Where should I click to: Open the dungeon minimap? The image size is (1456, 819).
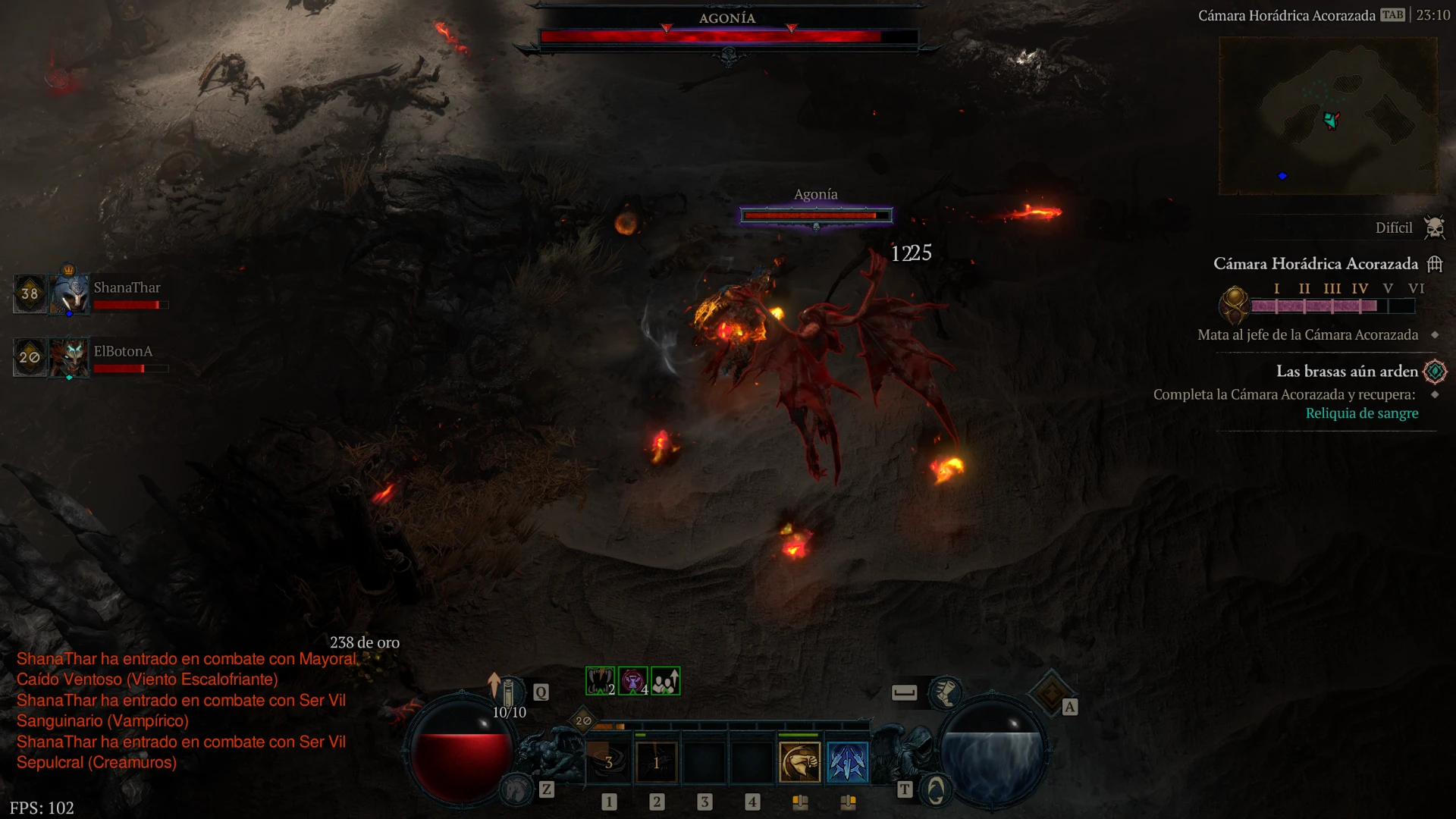coord(1327,116)
